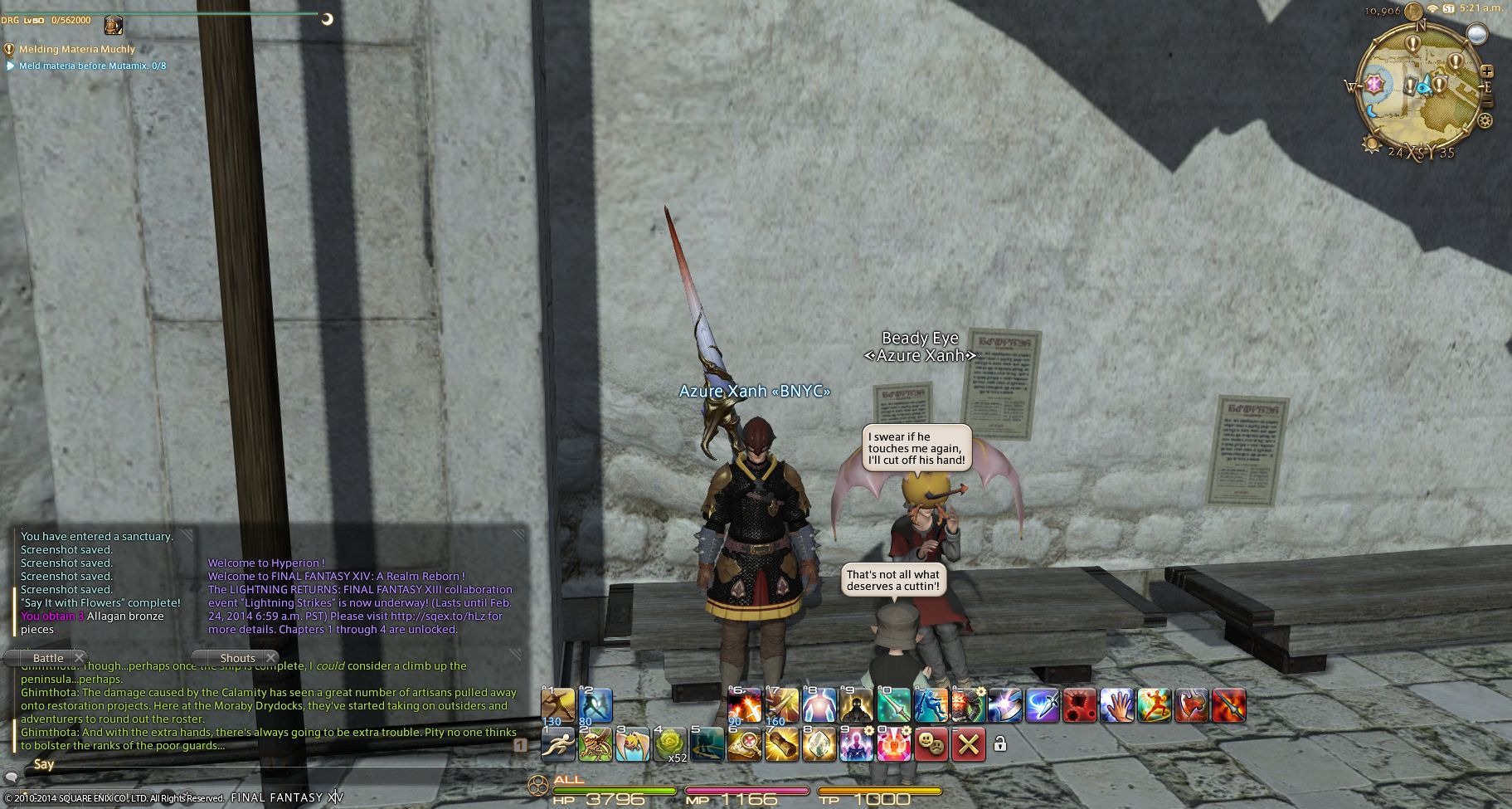Switch to the Shouts chat tab
1512x809 pixels.
237,658
